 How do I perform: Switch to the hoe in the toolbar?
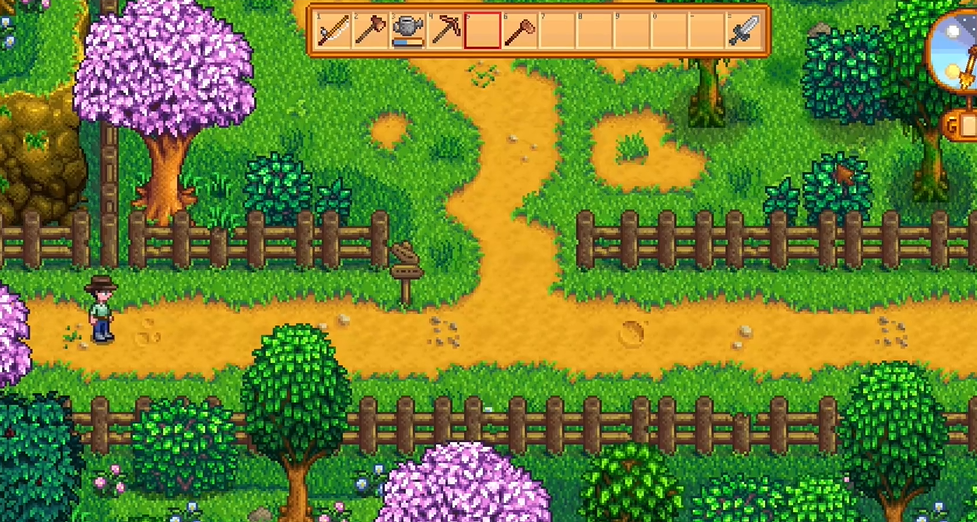[519, 31]
